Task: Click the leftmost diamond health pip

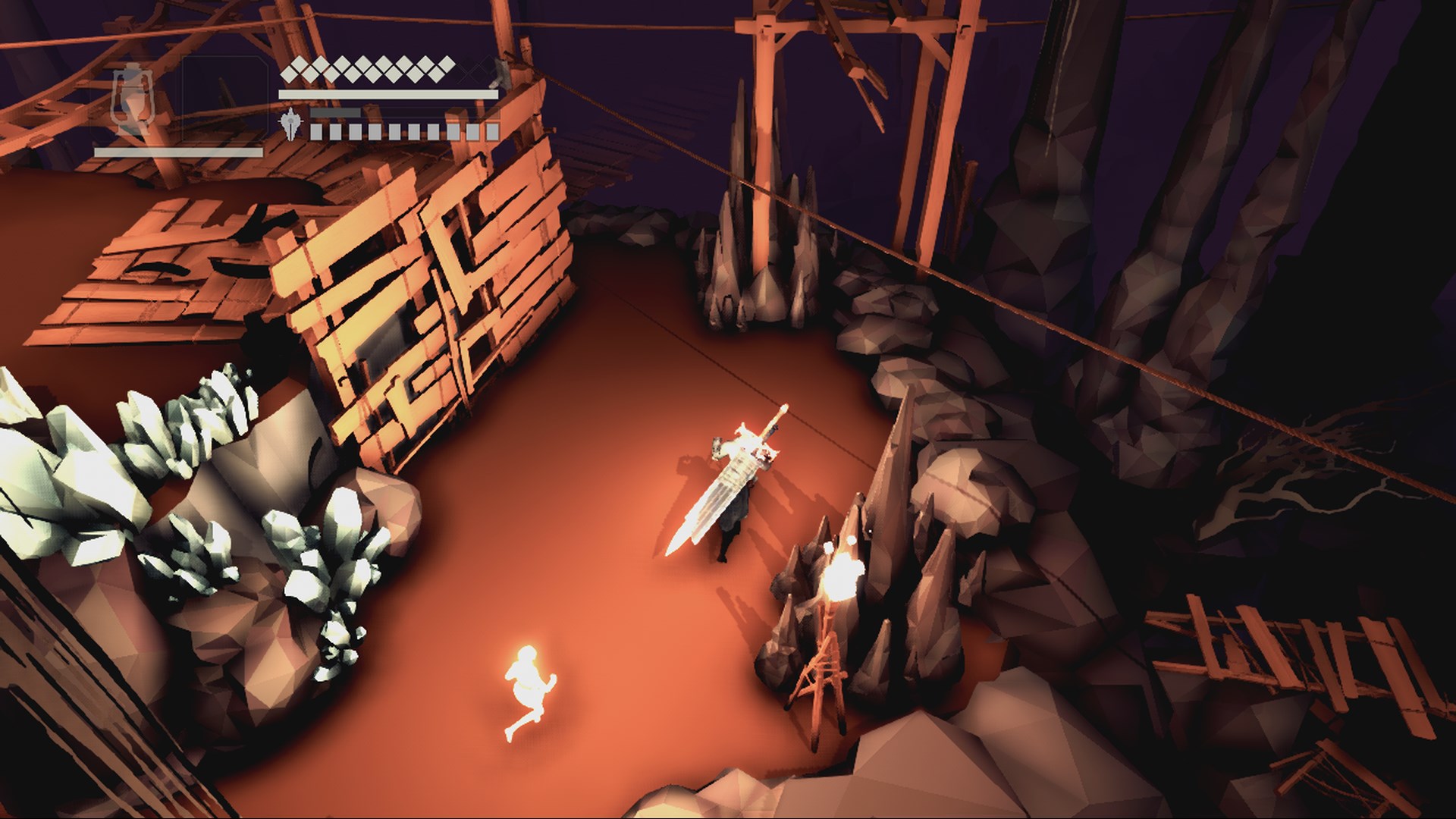Action: click(x=289, y=72)
